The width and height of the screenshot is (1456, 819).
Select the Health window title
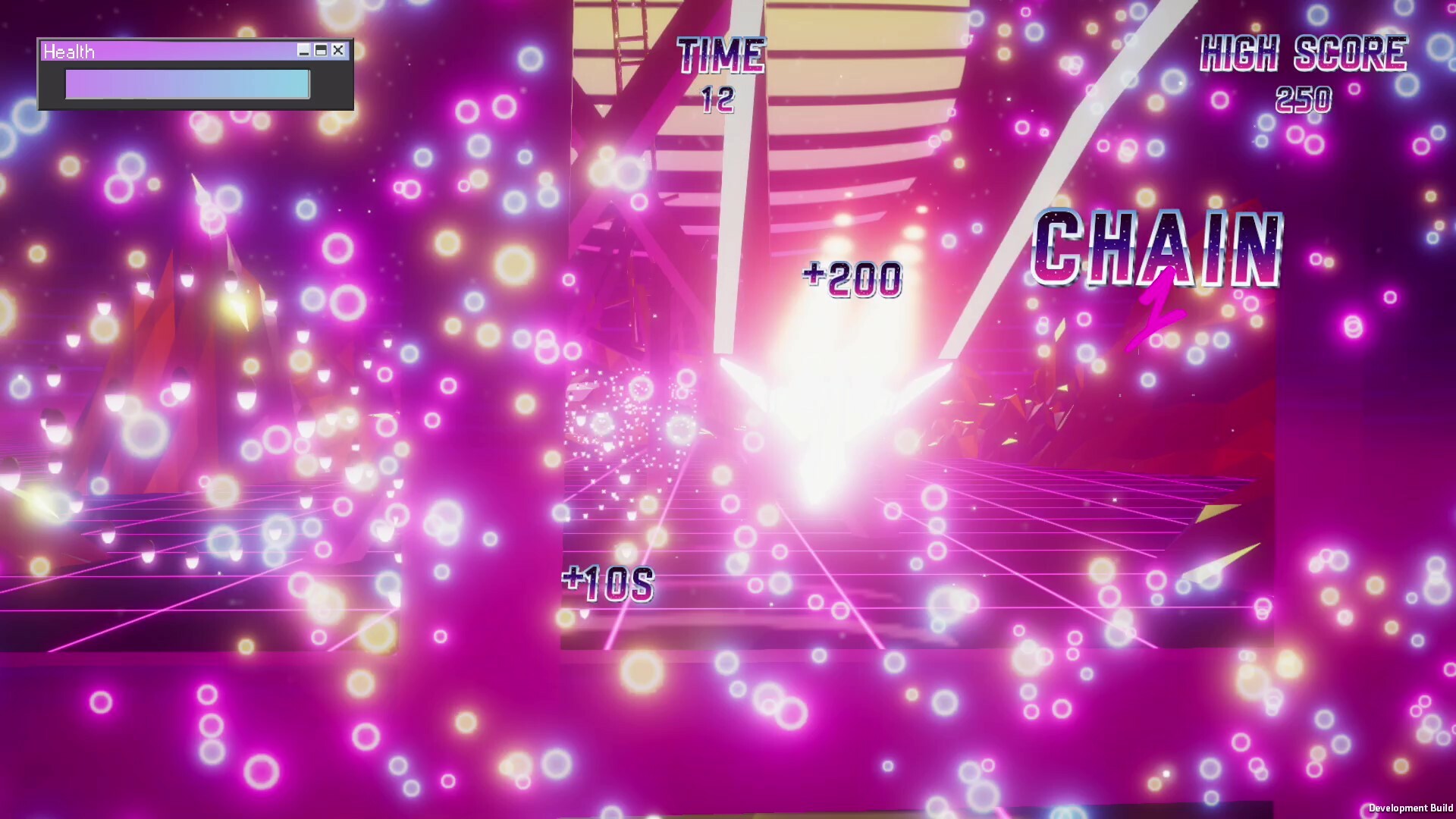tap(69, 52)
